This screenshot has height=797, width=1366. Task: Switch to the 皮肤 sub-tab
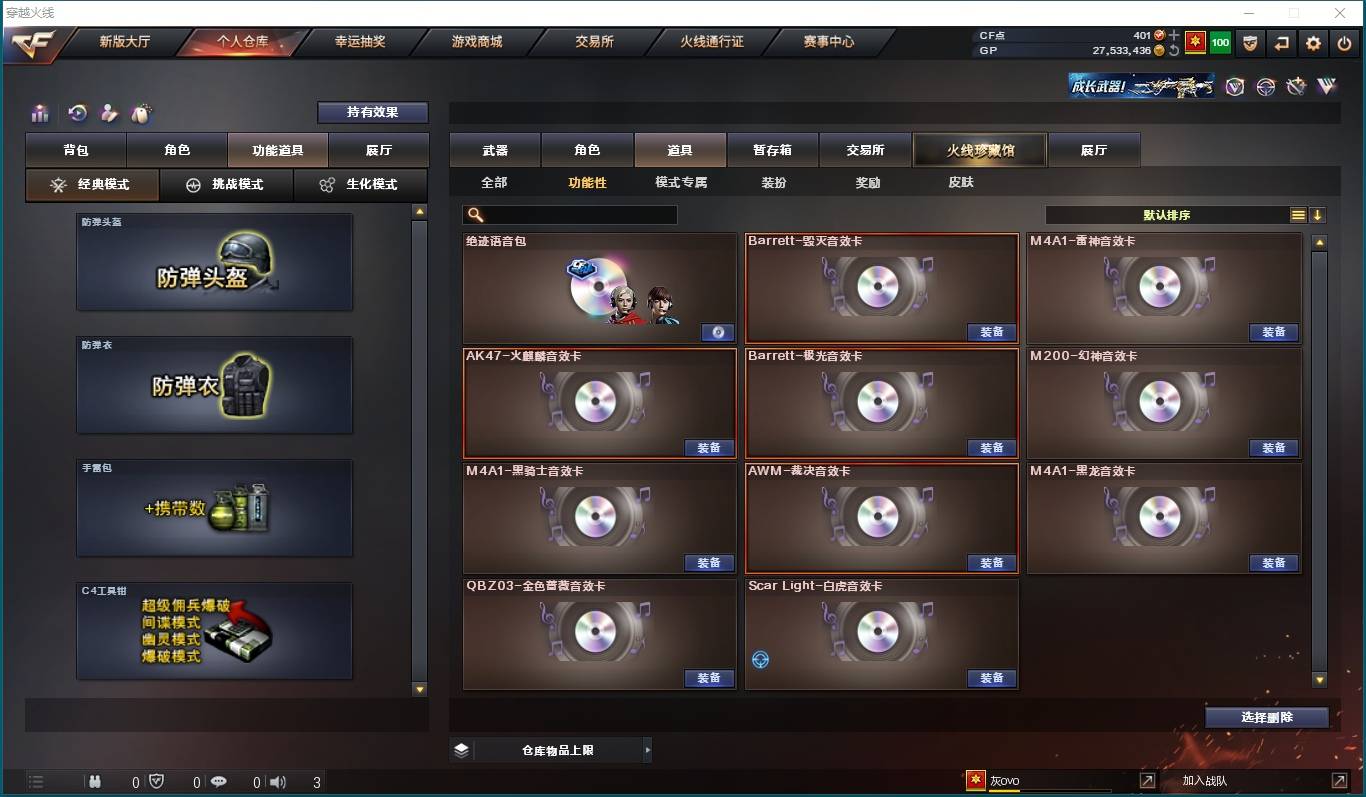(958, 183)
